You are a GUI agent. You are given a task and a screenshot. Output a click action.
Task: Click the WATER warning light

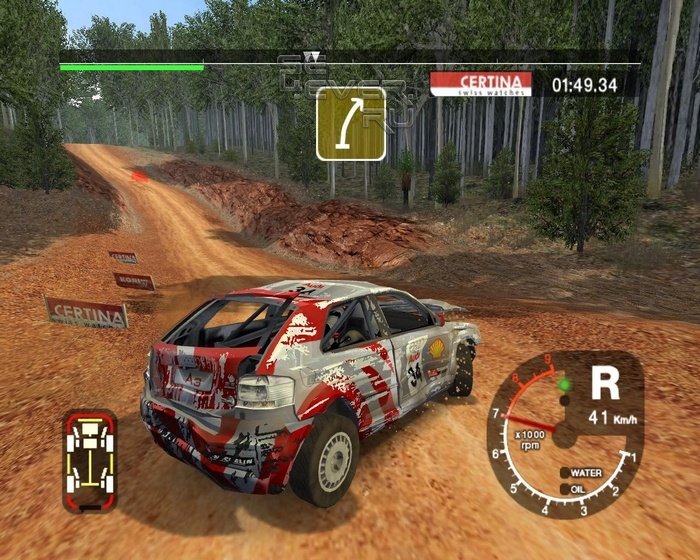tap(566, 472)
